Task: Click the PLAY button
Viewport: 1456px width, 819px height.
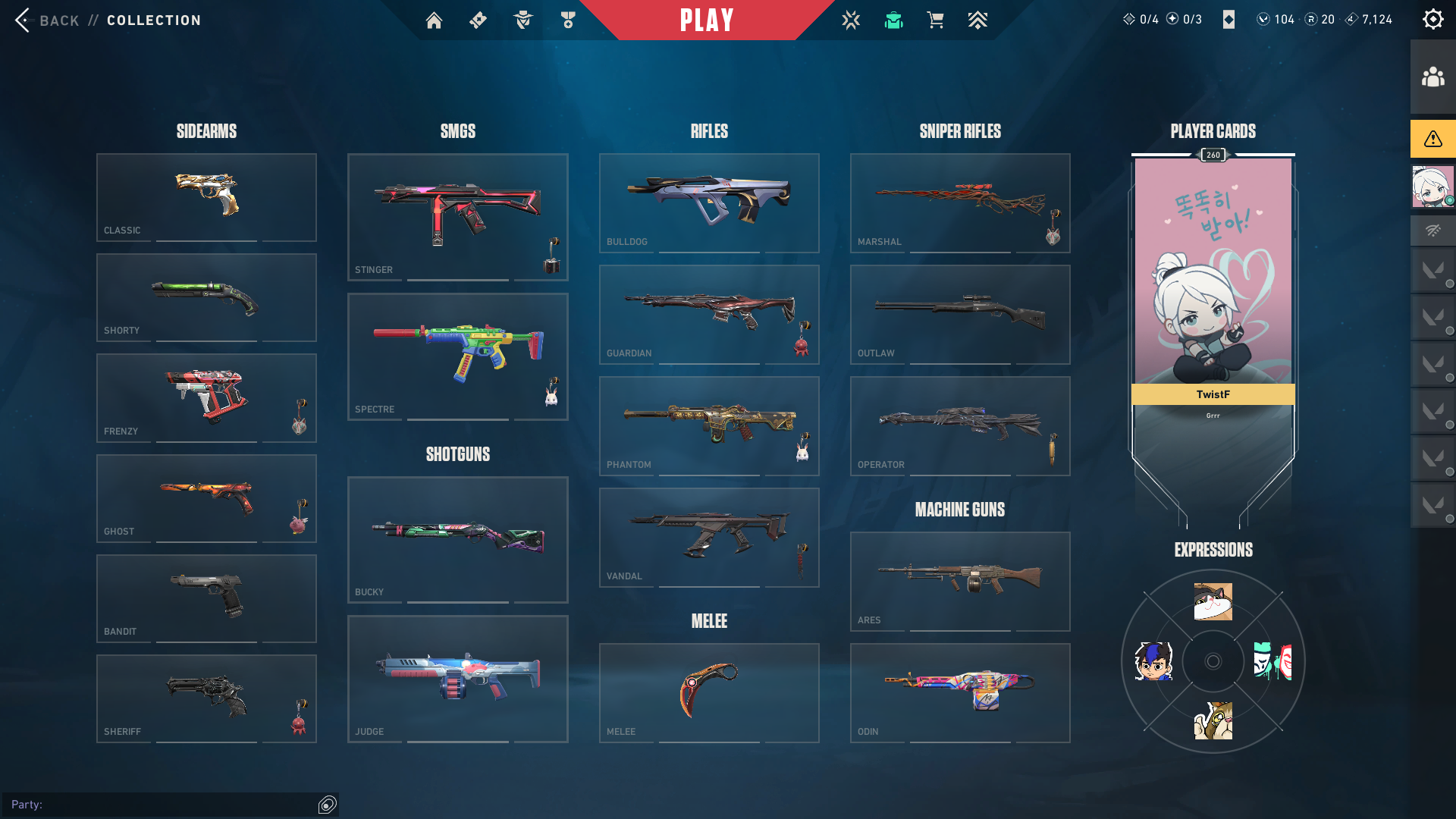Action: pos(707,20)
